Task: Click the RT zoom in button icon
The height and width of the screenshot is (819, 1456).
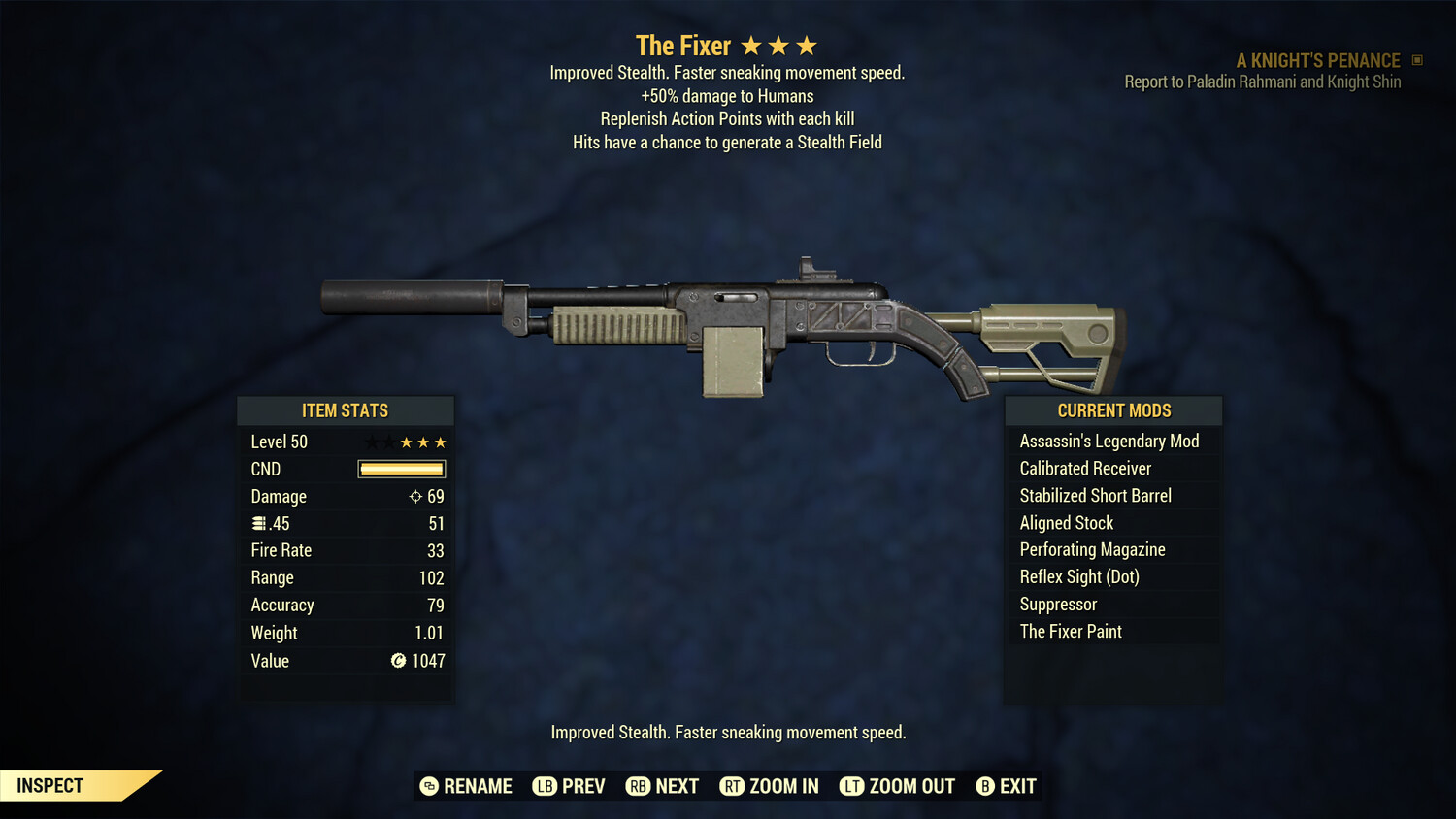Action: pos(734,786)
